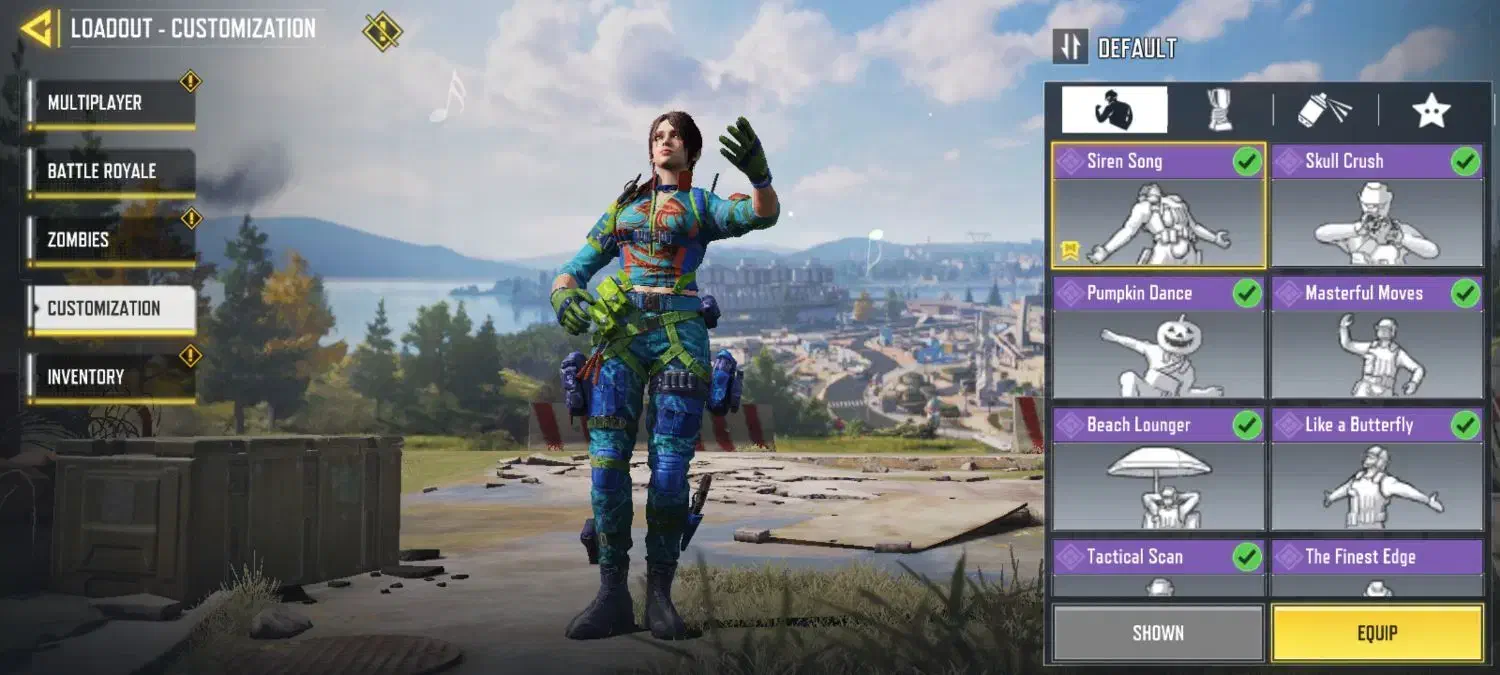This screenshot has width=1500, height=675.
Task: Switch to the trophy tab
Action: point(1220,110)
